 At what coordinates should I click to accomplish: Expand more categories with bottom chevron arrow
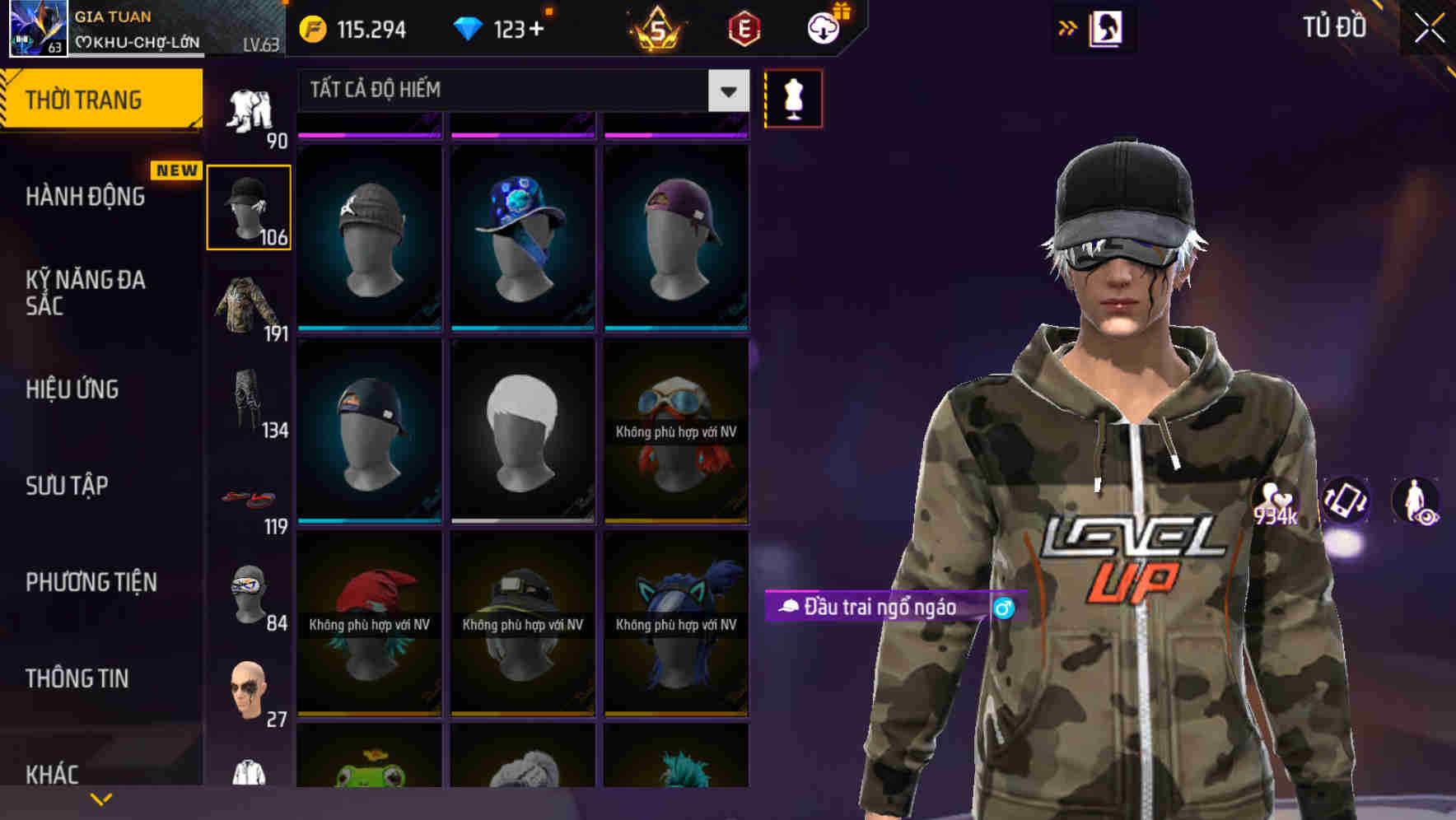click(101, 799)
